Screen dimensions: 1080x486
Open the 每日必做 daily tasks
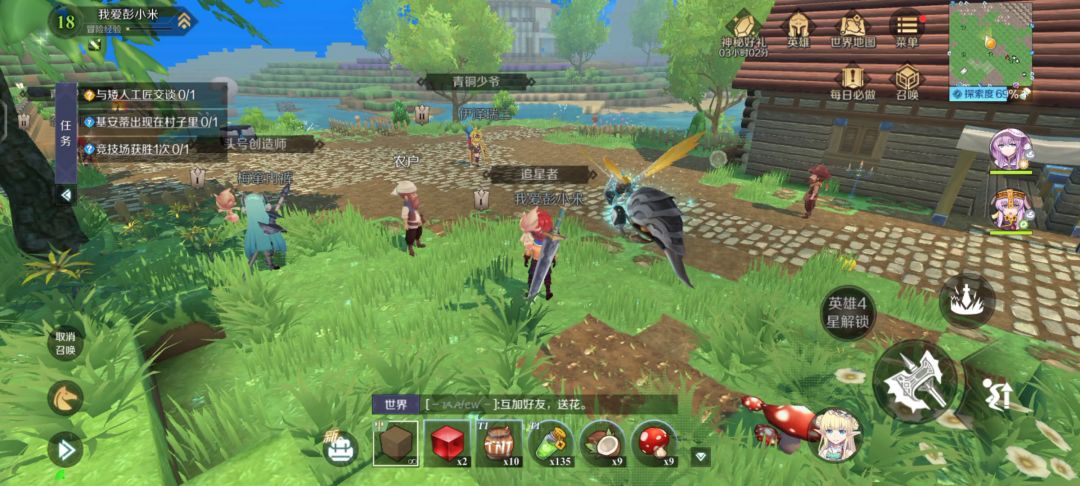pos(852,80)
